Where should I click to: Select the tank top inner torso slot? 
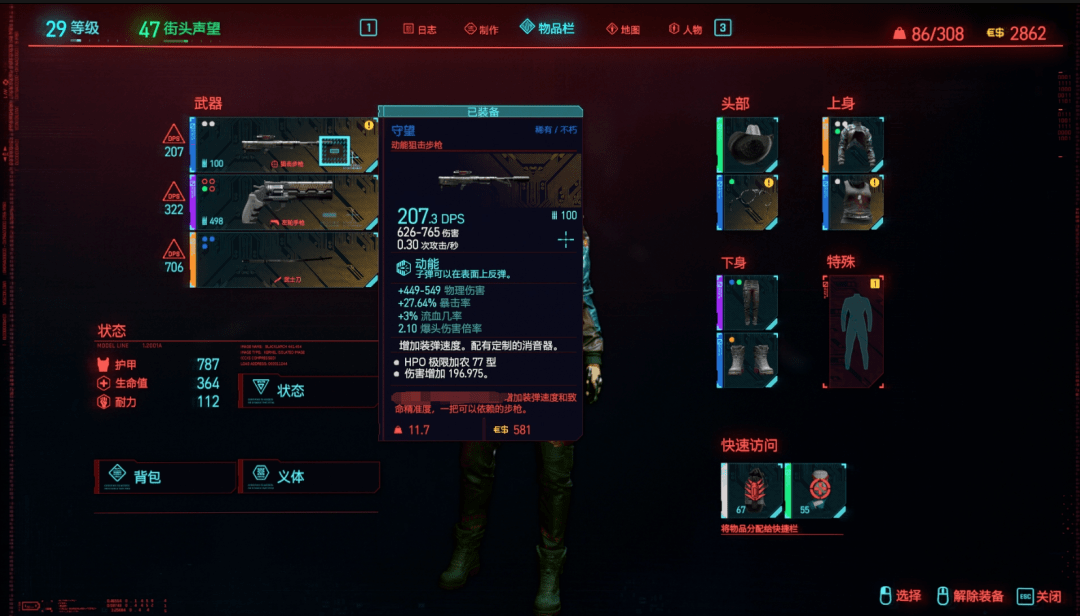click(854, 202)
